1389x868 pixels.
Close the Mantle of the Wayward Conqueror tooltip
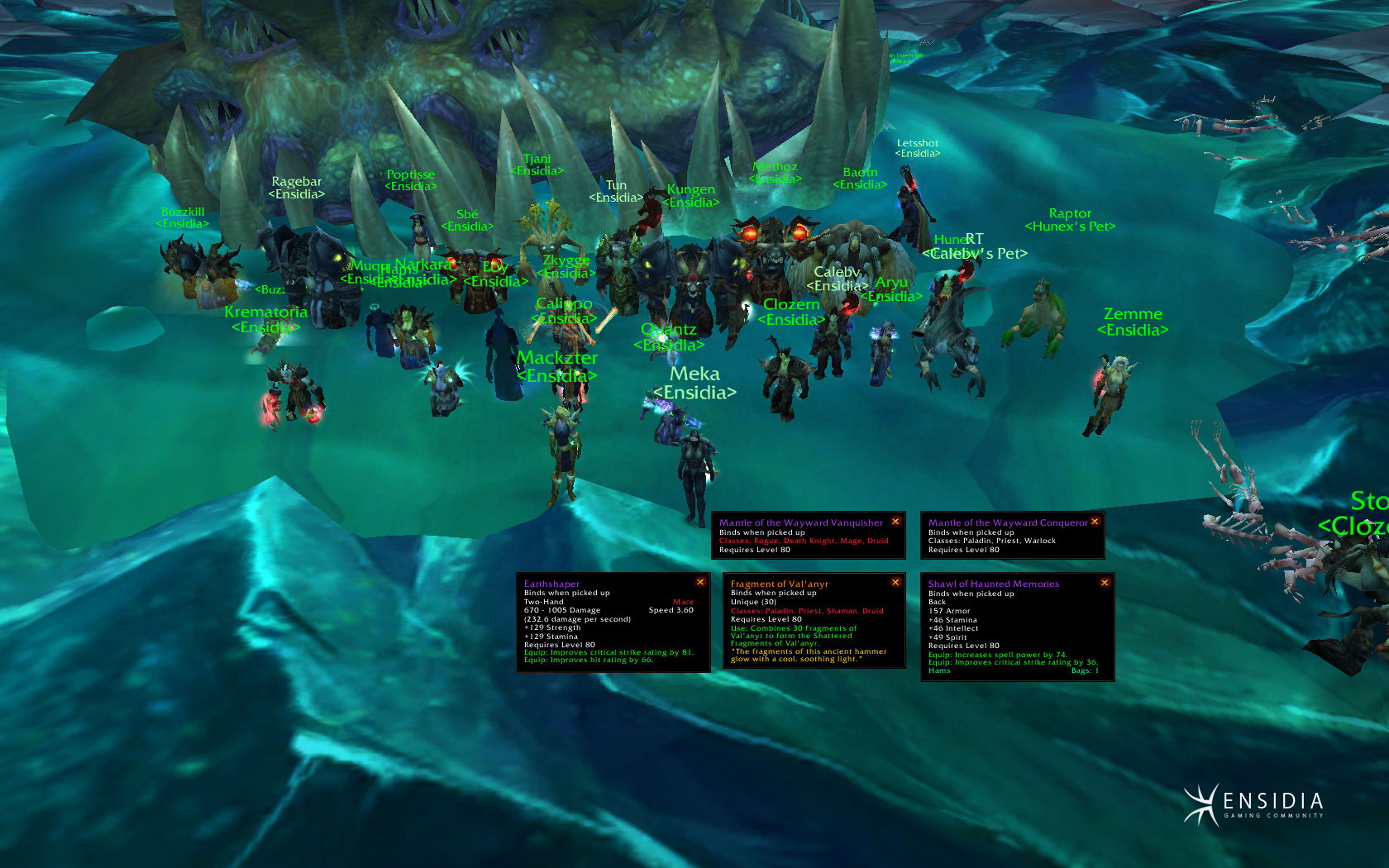tap(1095, 522)
